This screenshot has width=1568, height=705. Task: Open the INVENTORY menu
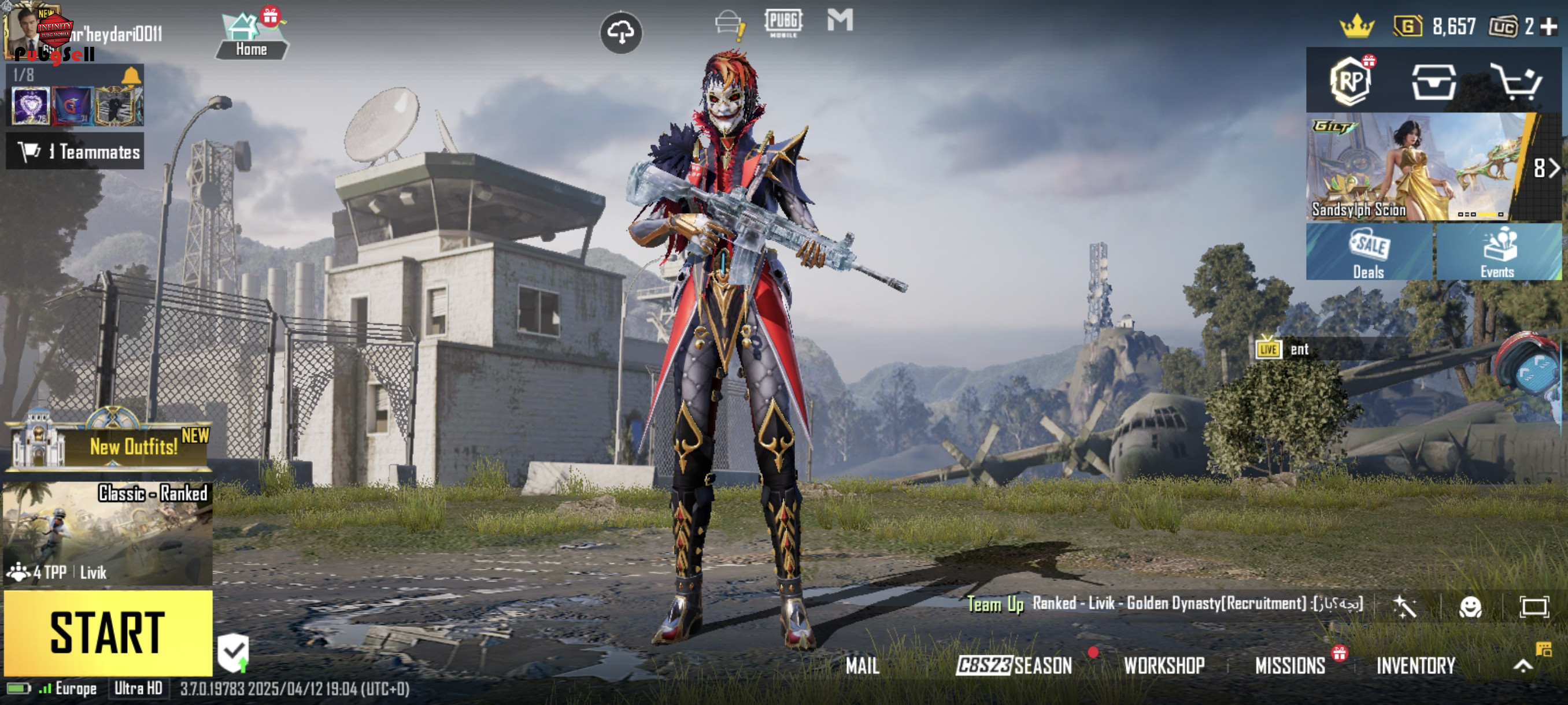point(1416,666)
